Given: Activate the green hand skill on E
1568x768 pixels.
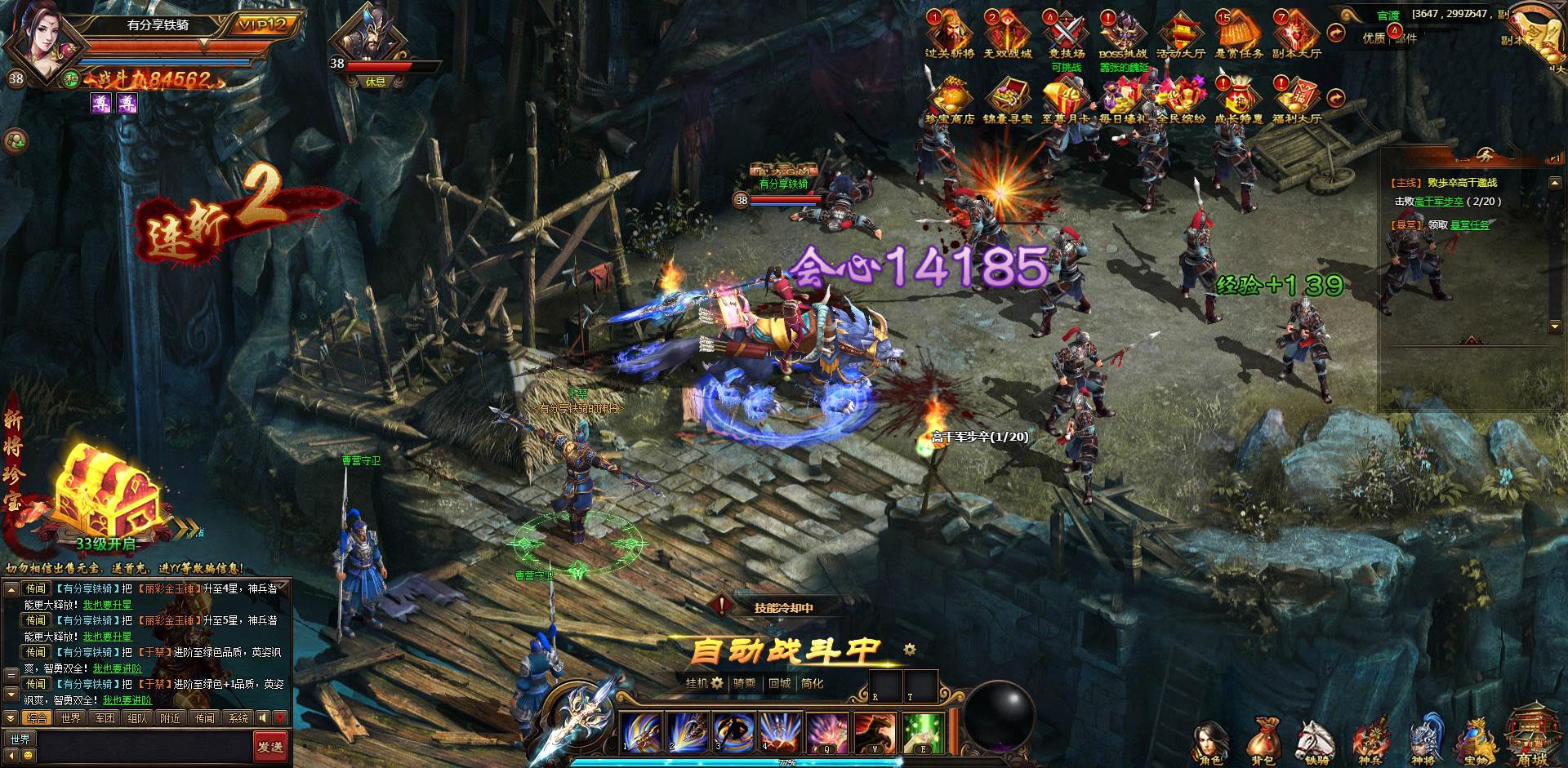Looking at the screenshot, I should 924,731.
